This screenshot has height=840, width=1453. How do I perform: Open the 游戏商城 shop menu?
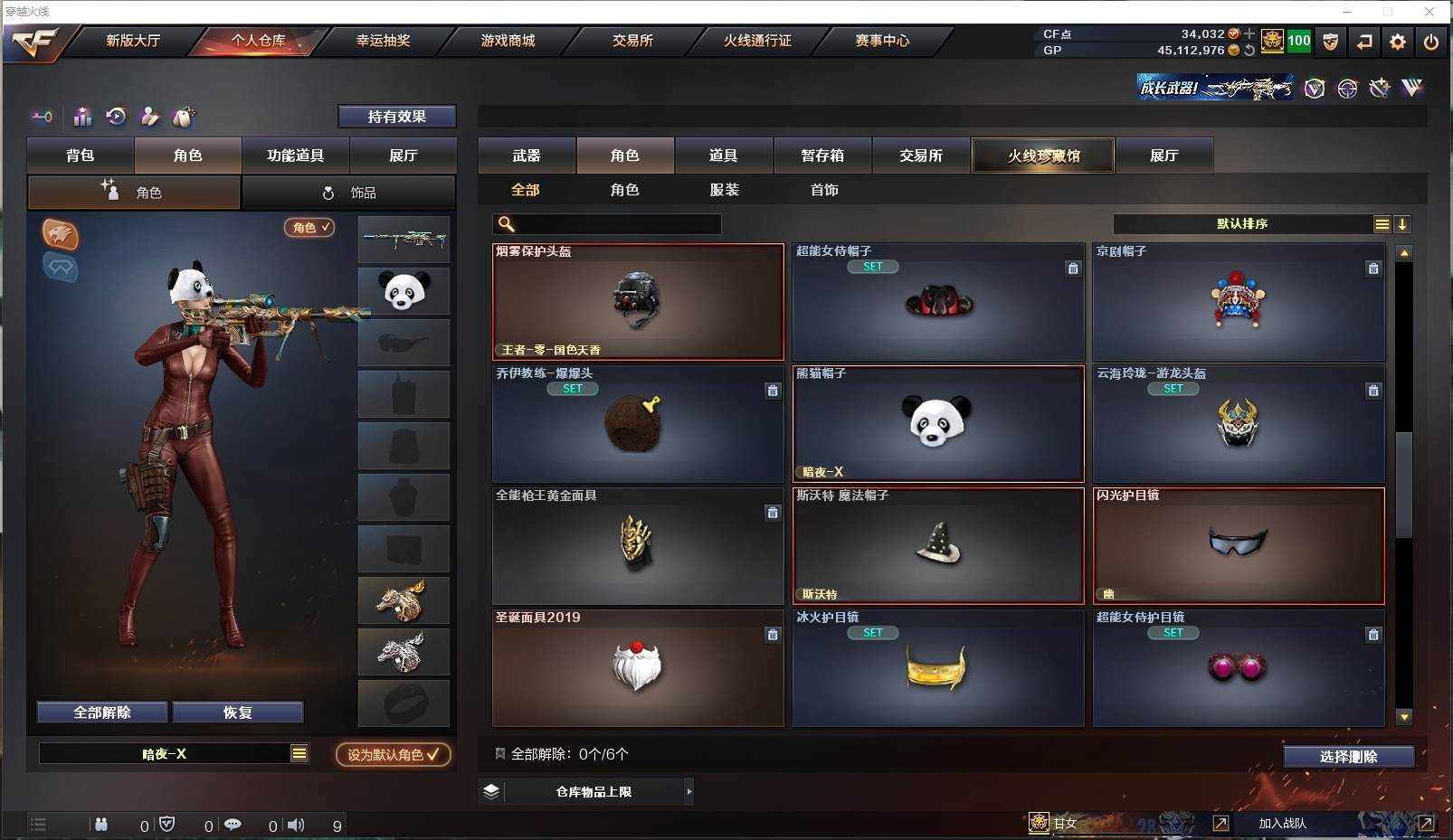click(x=508, y=41)
